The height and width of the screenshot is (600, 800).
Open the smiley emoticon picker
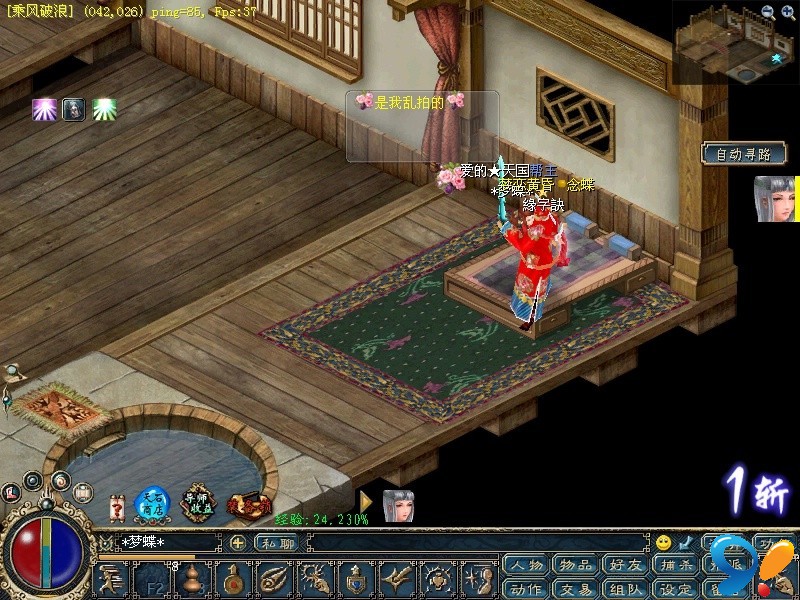663,543
